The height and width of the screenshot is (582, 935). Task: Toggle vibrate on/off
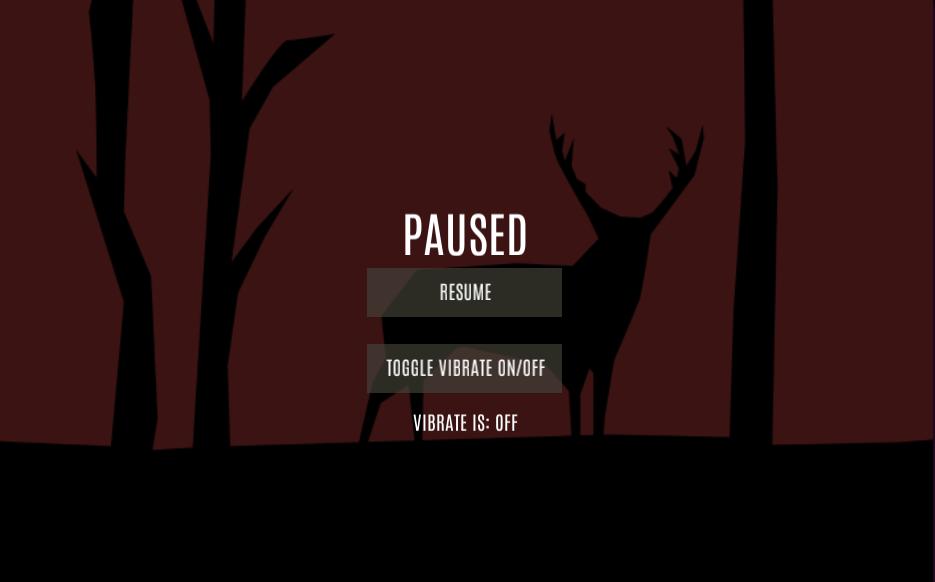[464, 368]
